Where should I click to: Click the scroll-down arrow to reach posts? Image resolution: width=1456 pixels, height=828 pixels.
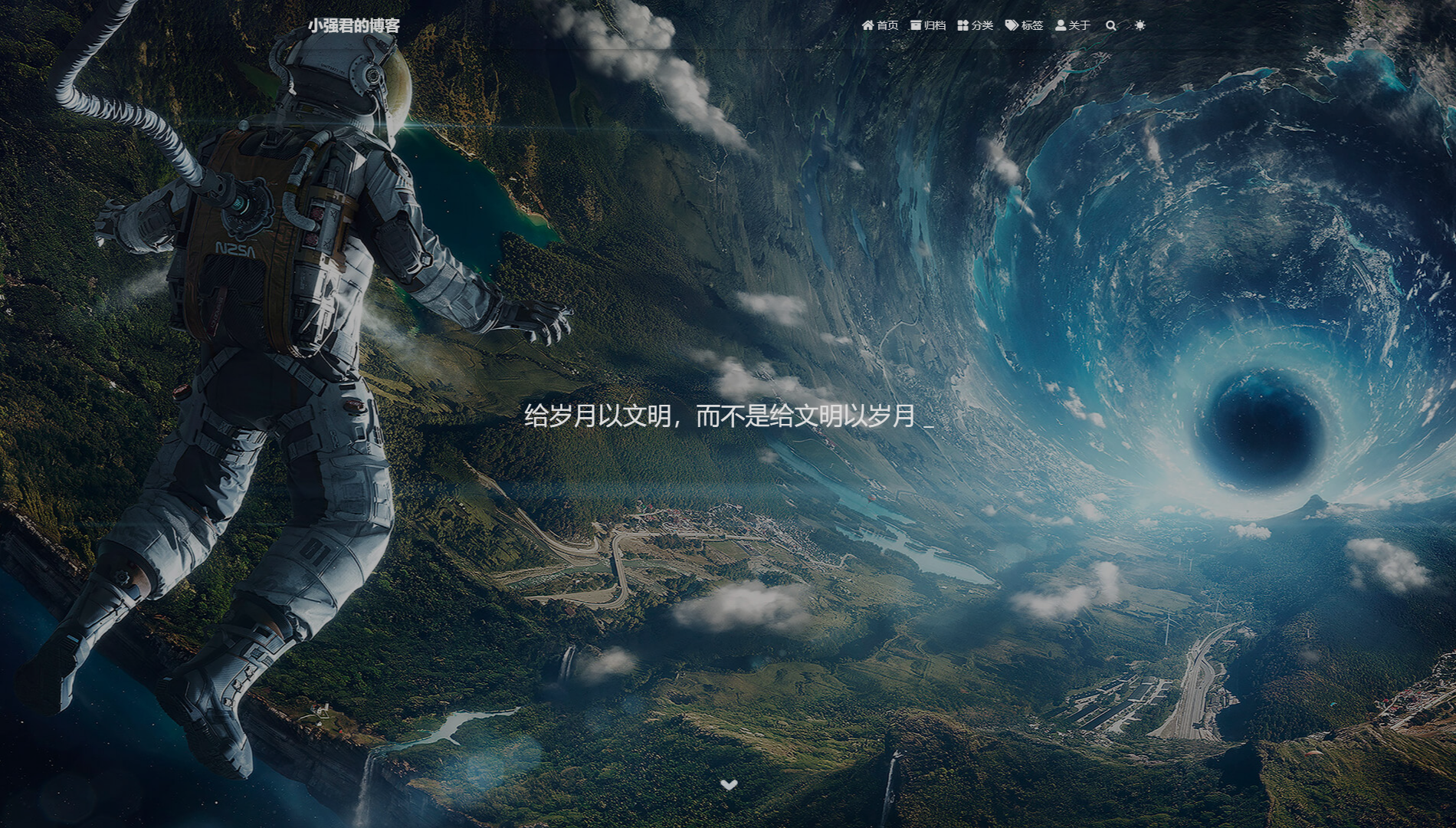[729, 784]
